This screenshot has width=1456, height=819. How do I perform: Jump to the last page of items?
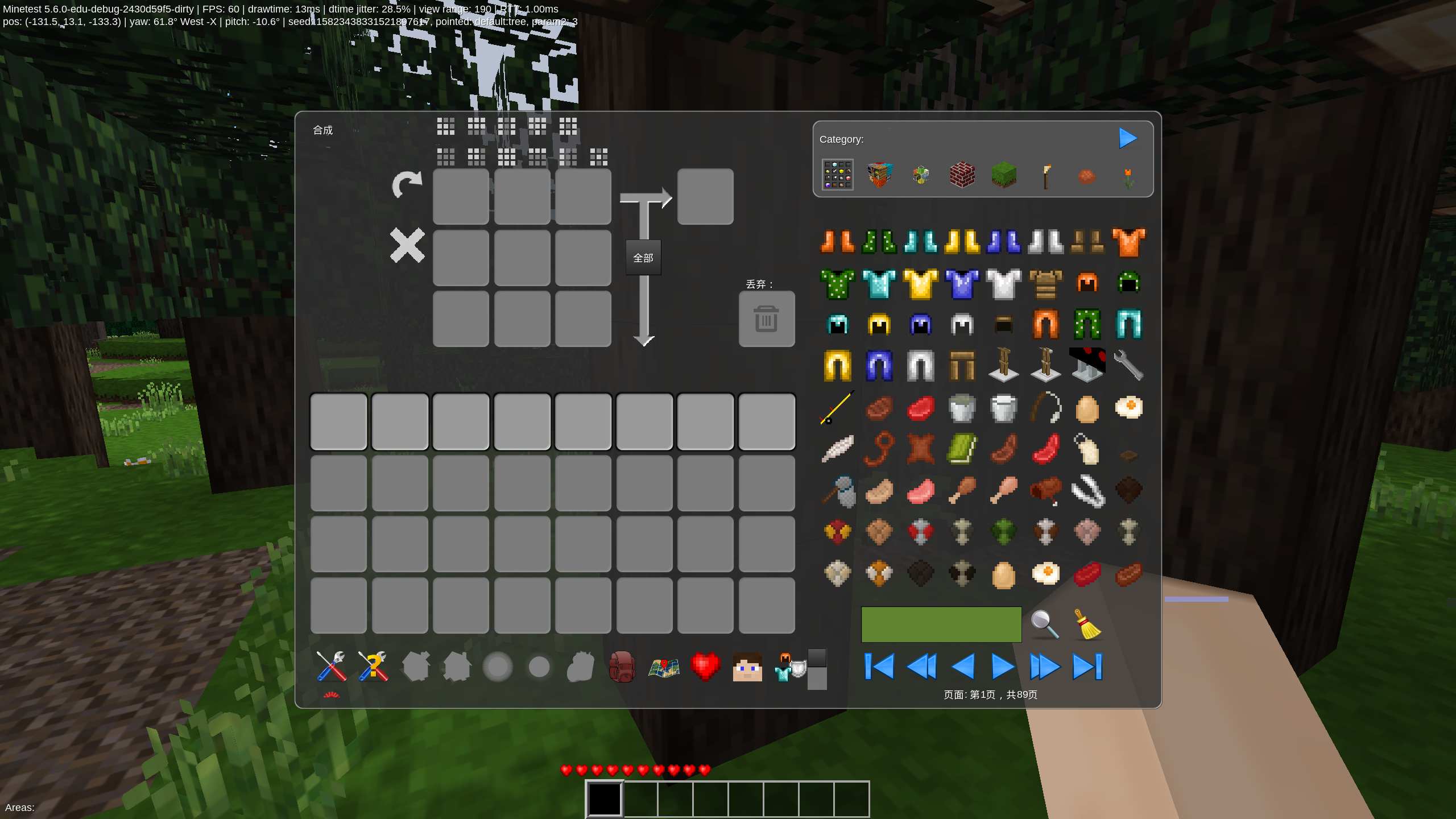point(1087,667)
